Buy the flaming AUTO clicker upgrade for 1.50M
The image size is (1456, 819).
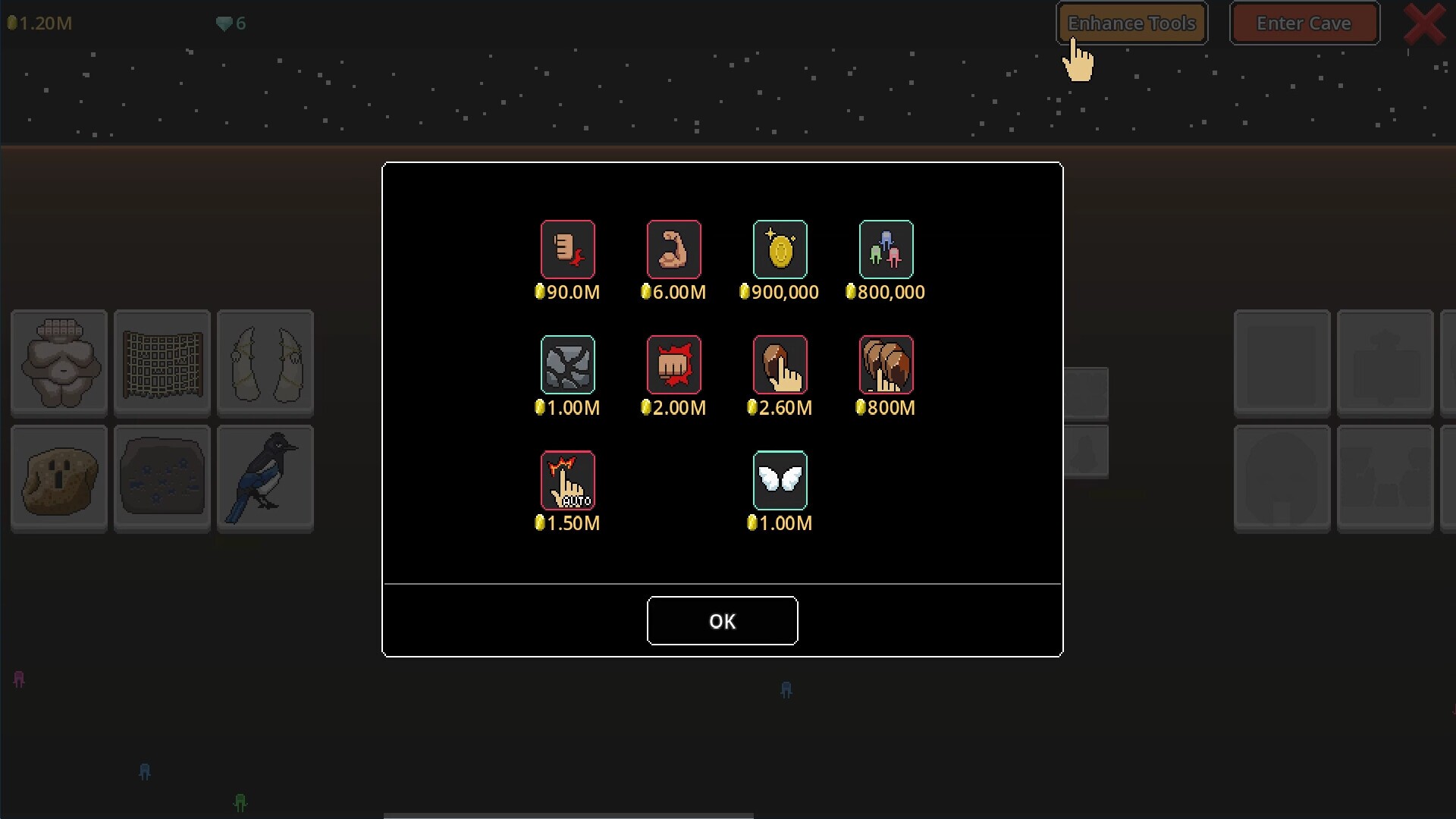click(x=569, y=480)
